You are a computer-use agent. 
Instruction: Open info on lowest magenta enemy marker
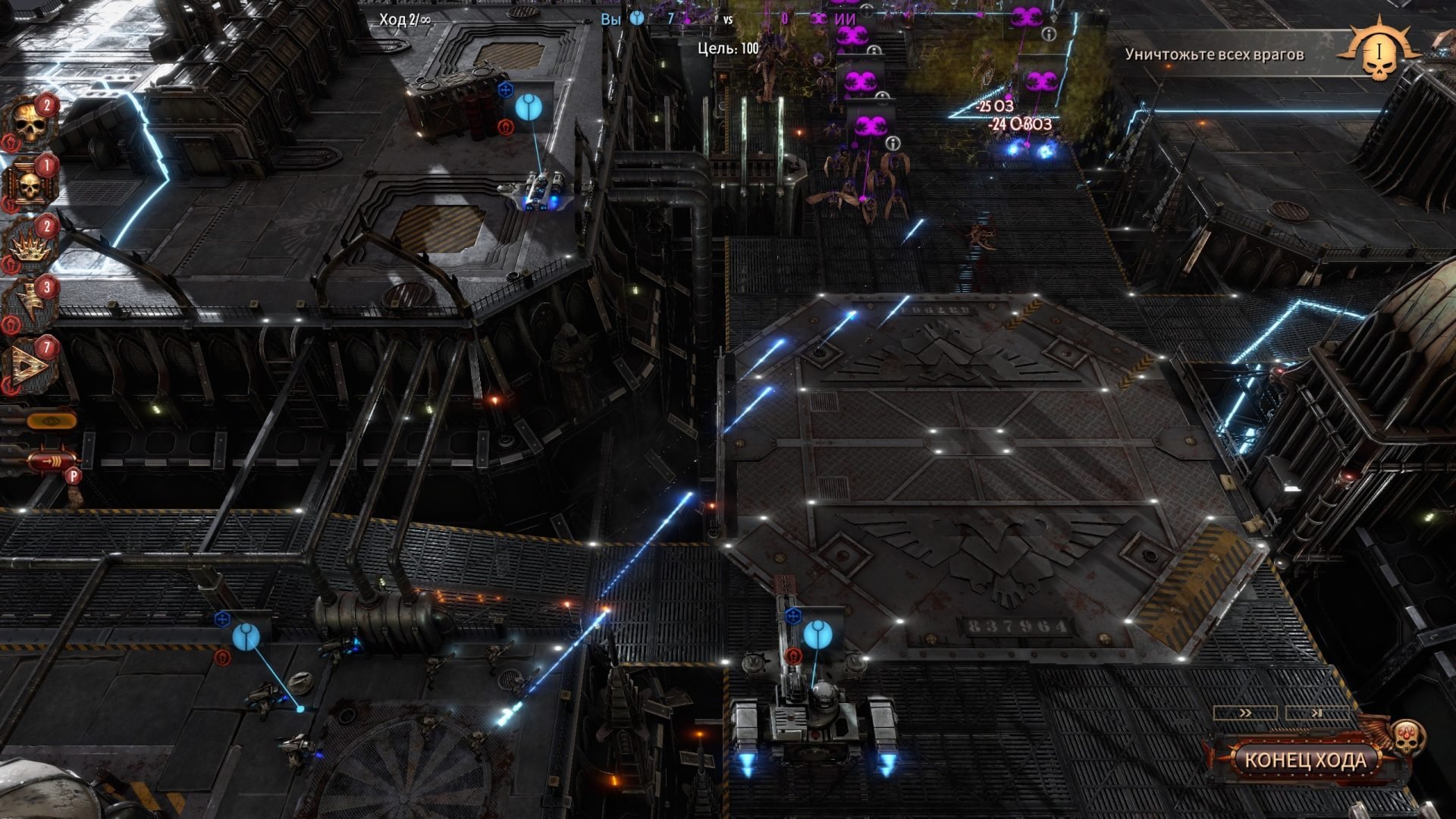point(893,143)
